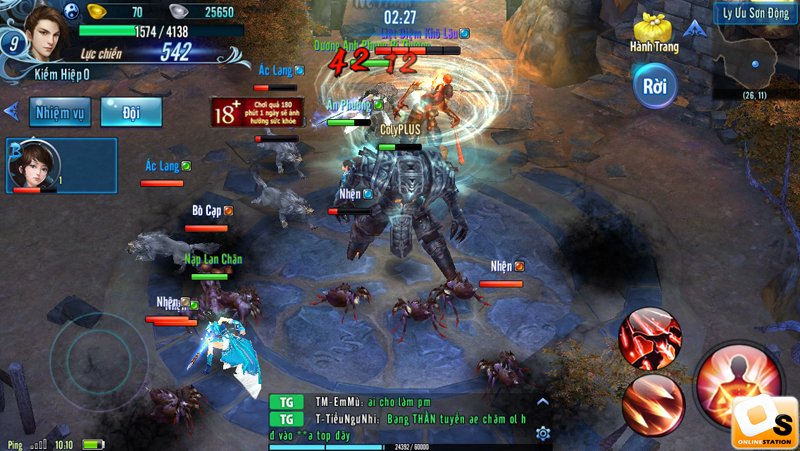Expand the chat box with up arrow

click(x=543, y=402)
